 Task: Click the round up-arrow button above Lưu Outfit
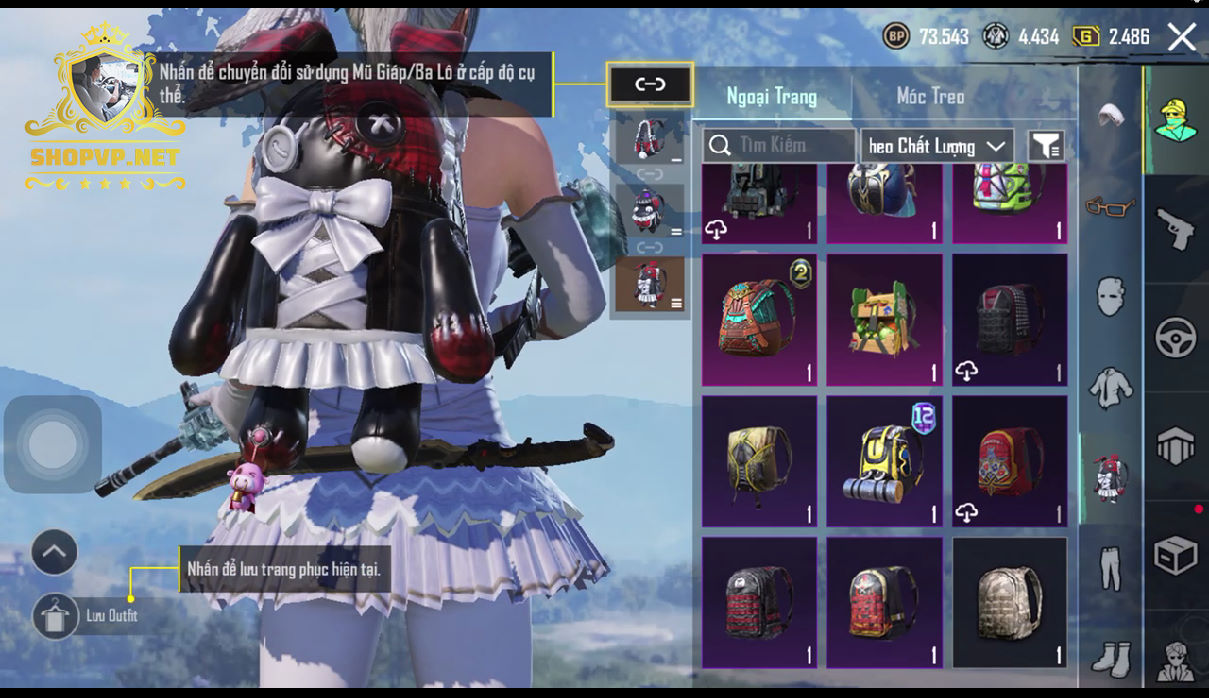[x=54, y=551]
